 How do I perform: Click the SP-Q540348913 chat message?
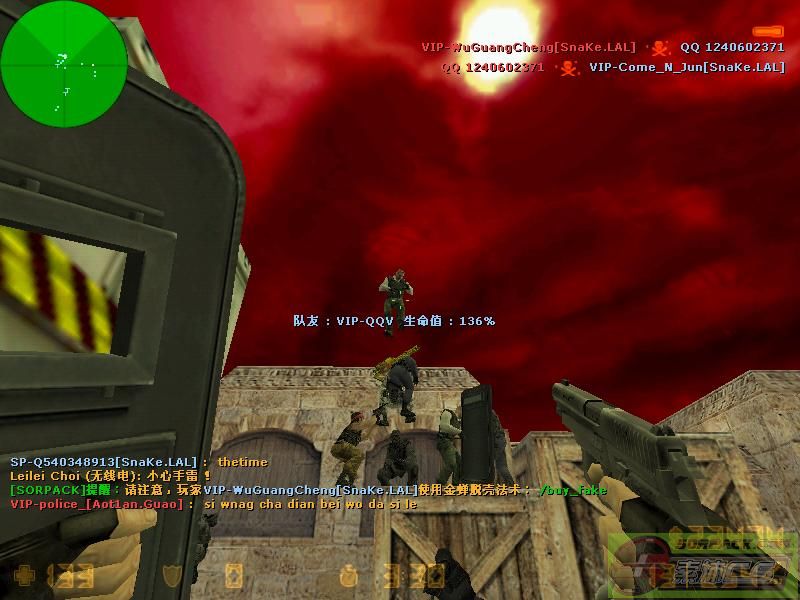pos(139,462)
